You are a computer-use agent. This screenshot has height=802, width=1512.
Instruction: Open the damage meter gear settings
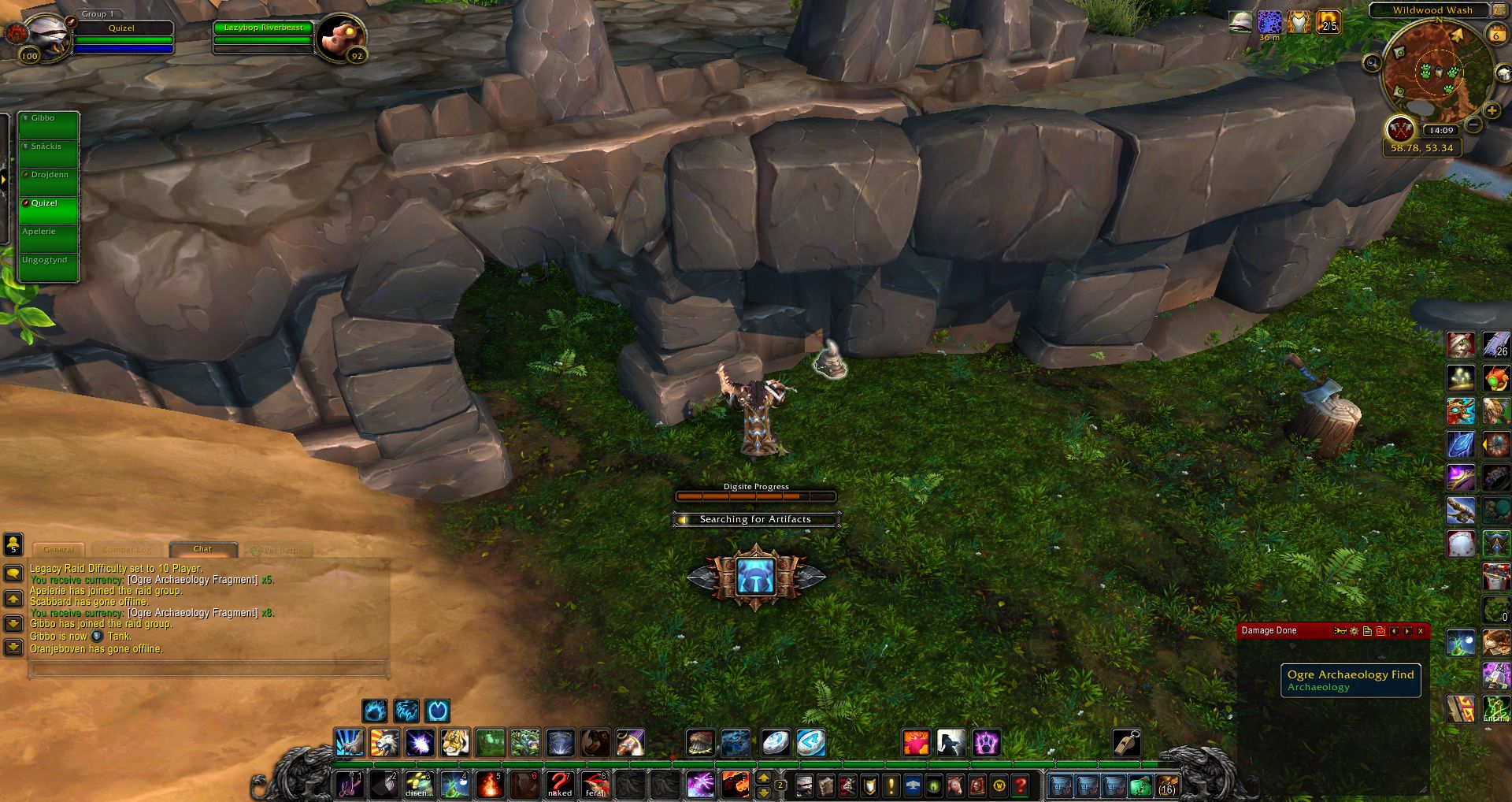[1354, 631]
